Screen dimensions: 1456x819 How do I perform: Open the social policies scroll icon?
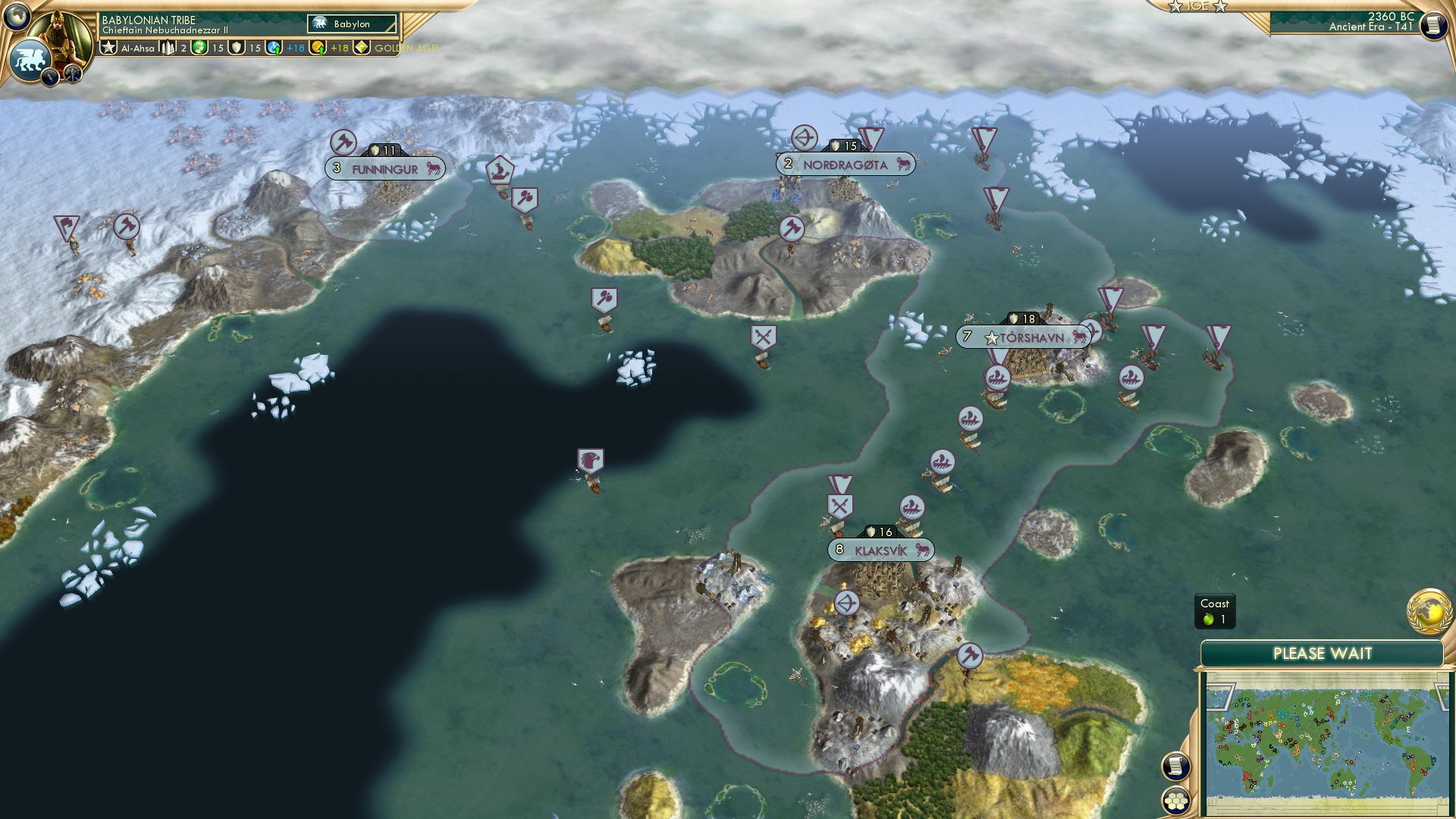[1175, 767]
